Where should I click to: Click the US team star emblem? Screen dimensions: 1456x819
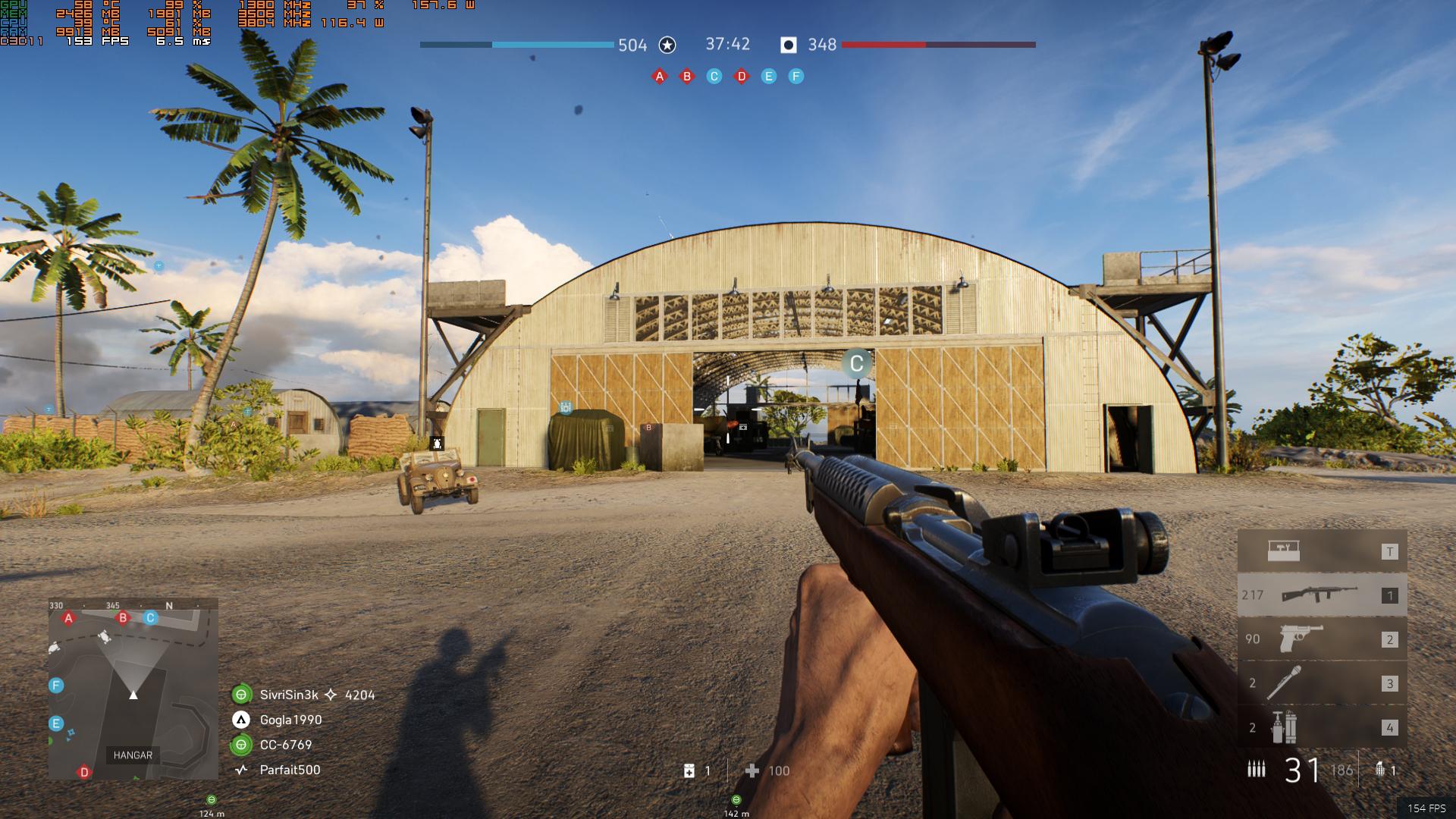667,45
